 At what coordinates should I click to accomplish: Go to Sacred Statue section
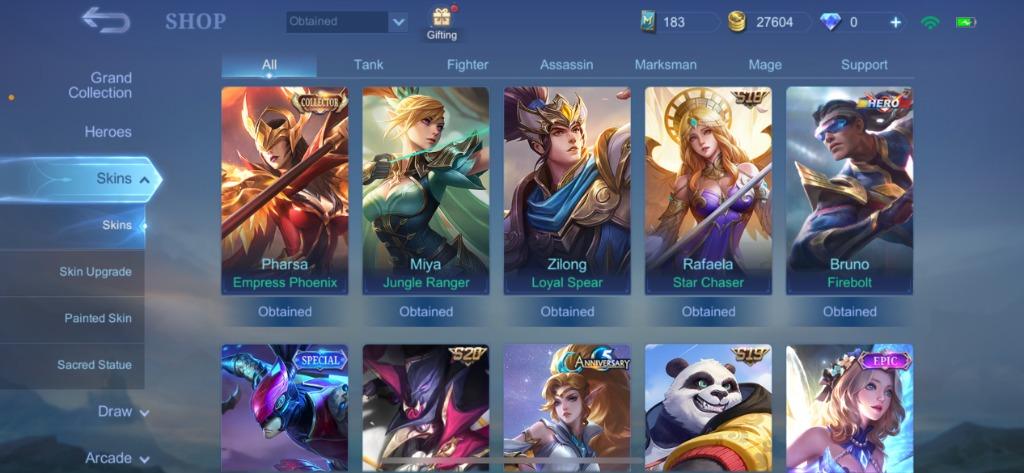point(94,365)
